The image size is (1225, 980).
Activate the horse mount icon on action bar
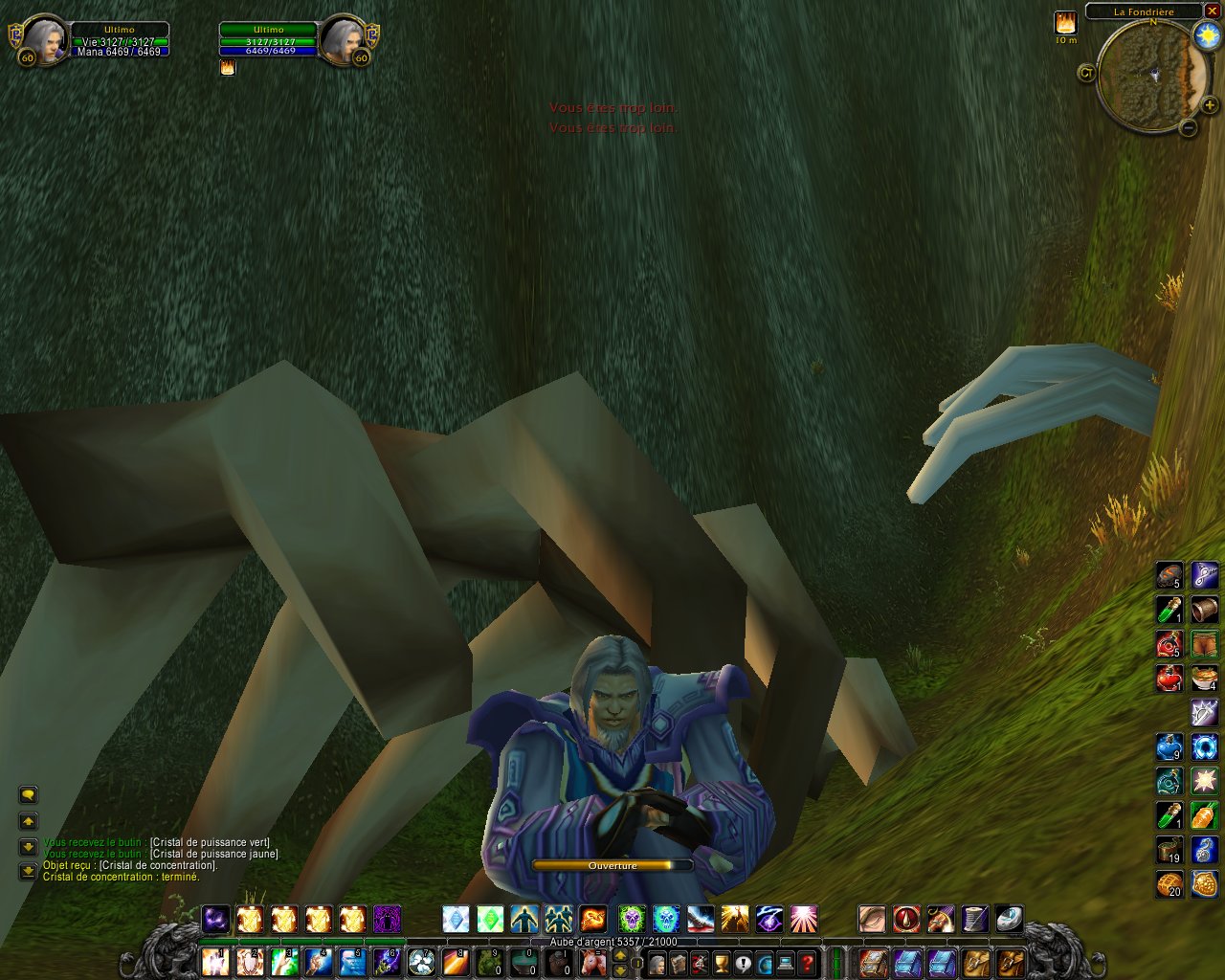click(594, 962)
